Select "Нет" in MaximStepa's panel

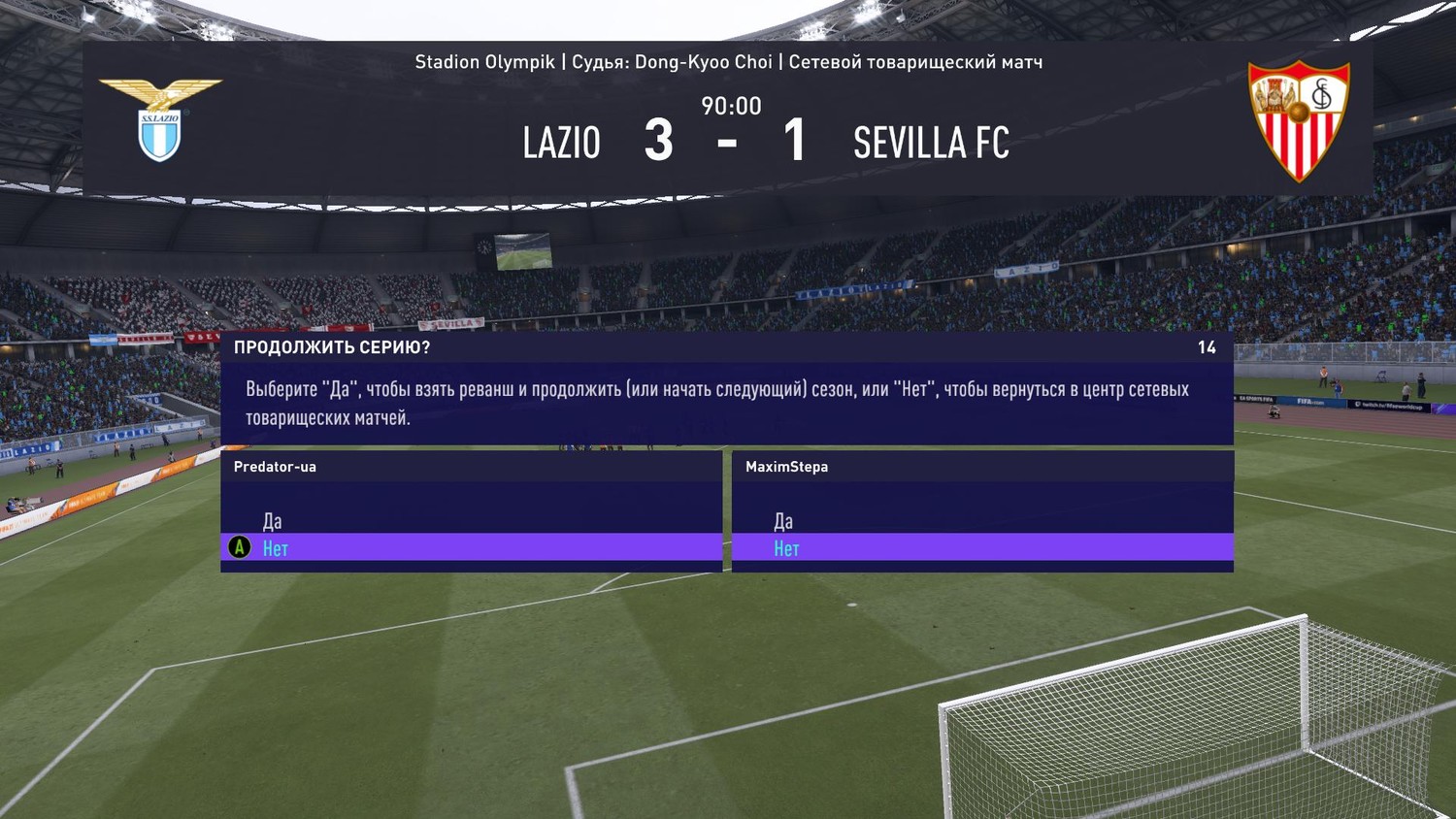tap(786, 548)
